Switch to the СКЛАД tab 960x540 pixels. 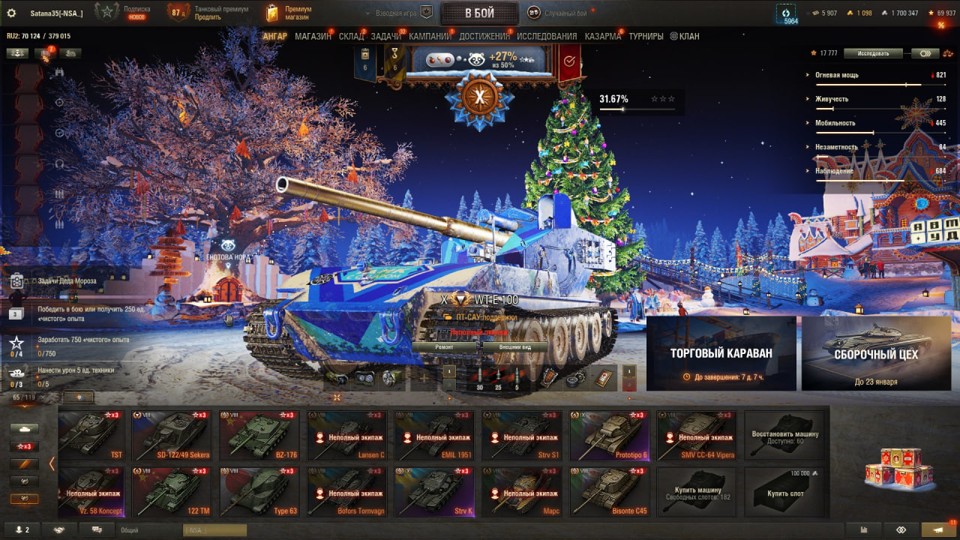pyautogui.click(x=351, y=37)
